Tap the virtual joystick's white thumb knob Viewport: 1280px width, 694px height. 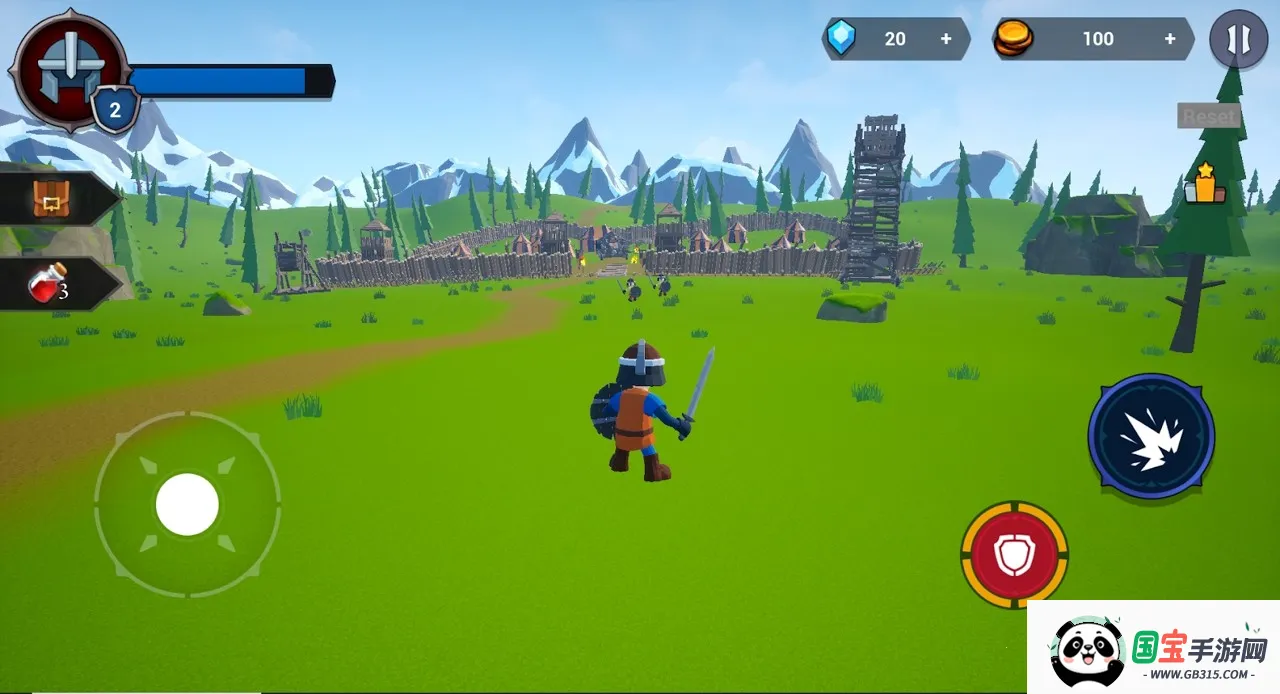[187, 504]
